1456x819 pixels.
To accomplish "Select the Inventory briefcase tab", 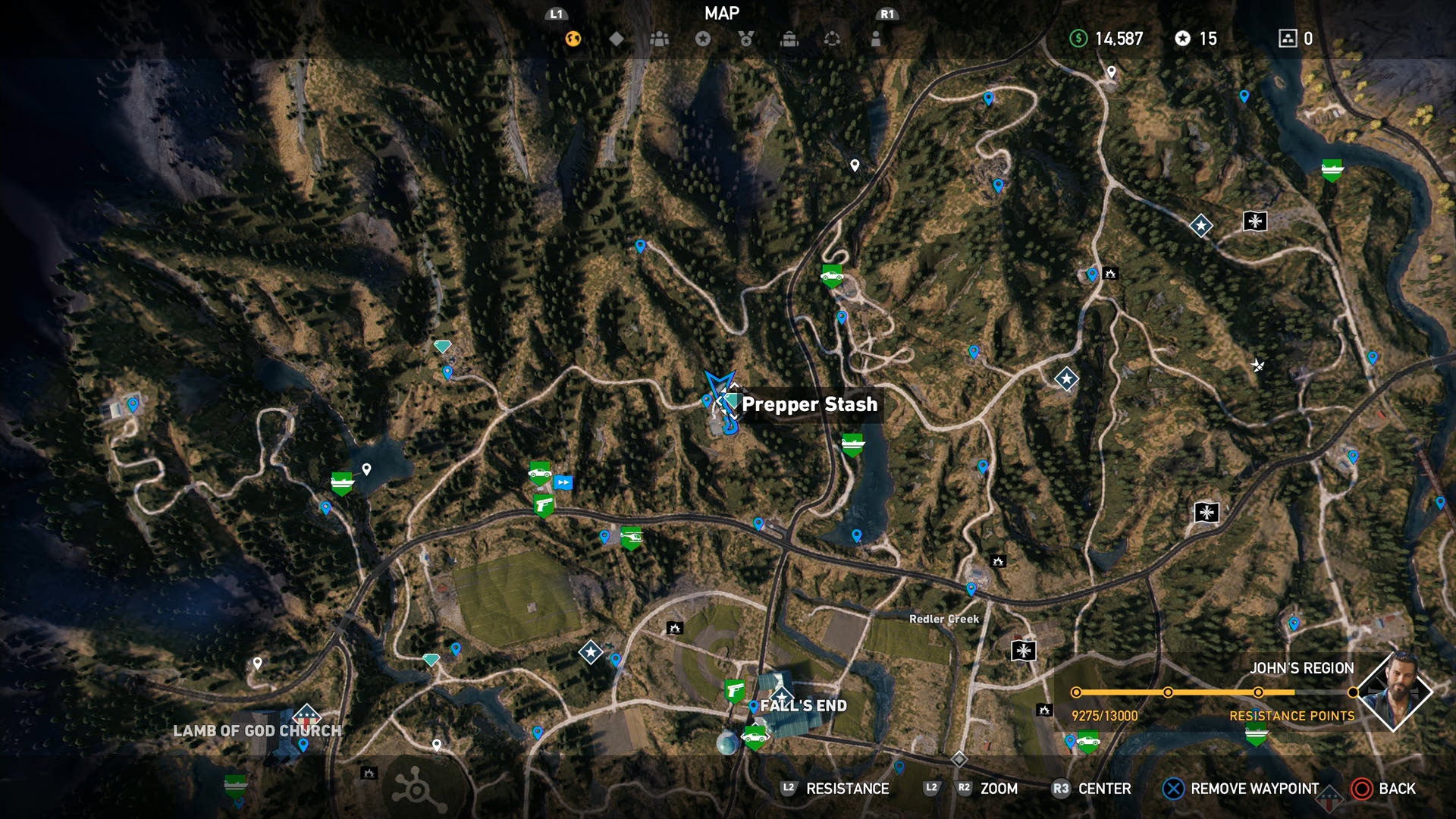I will (789, 39).
